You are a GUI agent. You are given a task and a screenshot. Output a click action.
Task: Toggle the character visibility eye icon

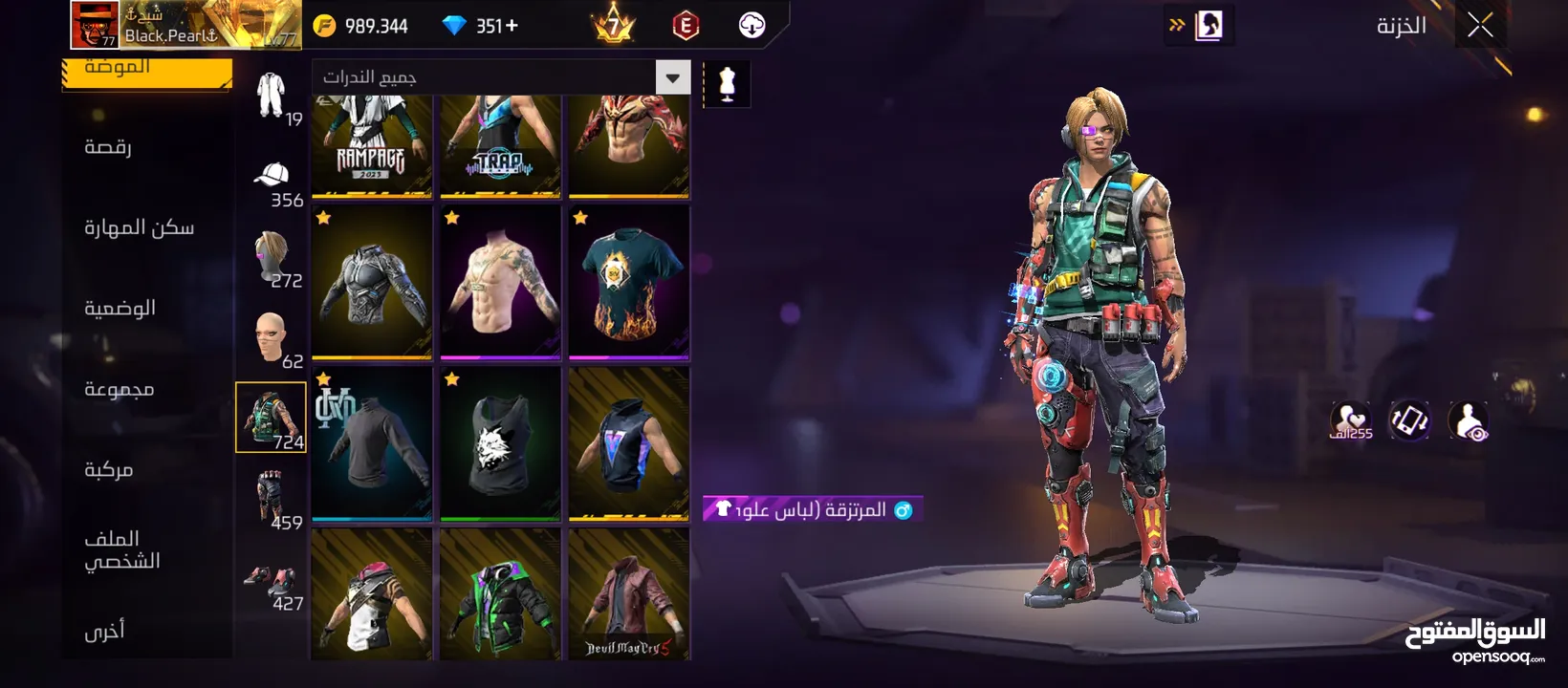pyautogui.click(x=1468, y=420)
